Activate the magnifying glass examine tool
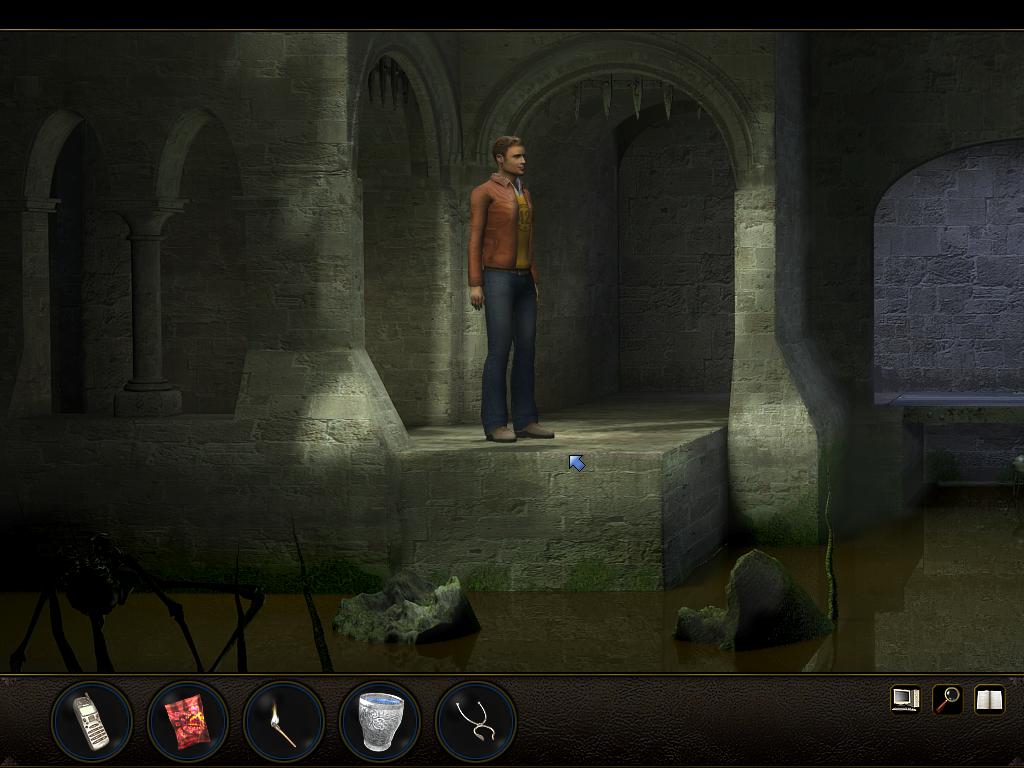The height and width of the screenshot is (768, 1024). 947,699
